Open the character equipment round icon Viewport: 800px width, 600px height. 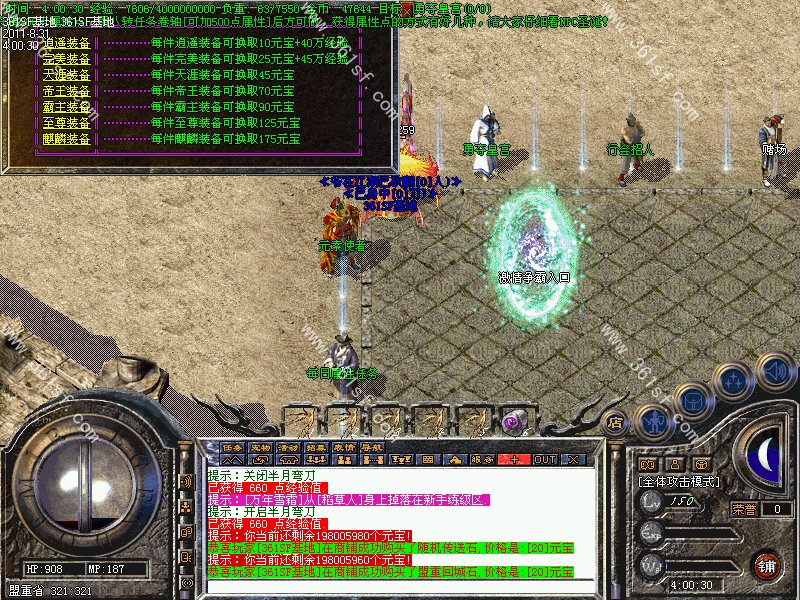[656, 420]
